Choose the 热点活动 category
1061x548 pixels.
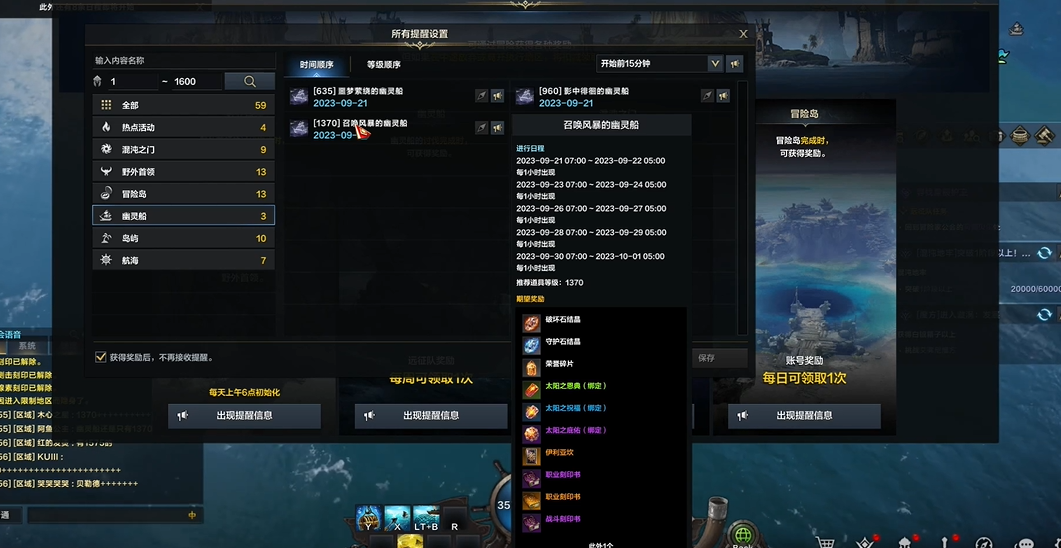click(184, 127)
